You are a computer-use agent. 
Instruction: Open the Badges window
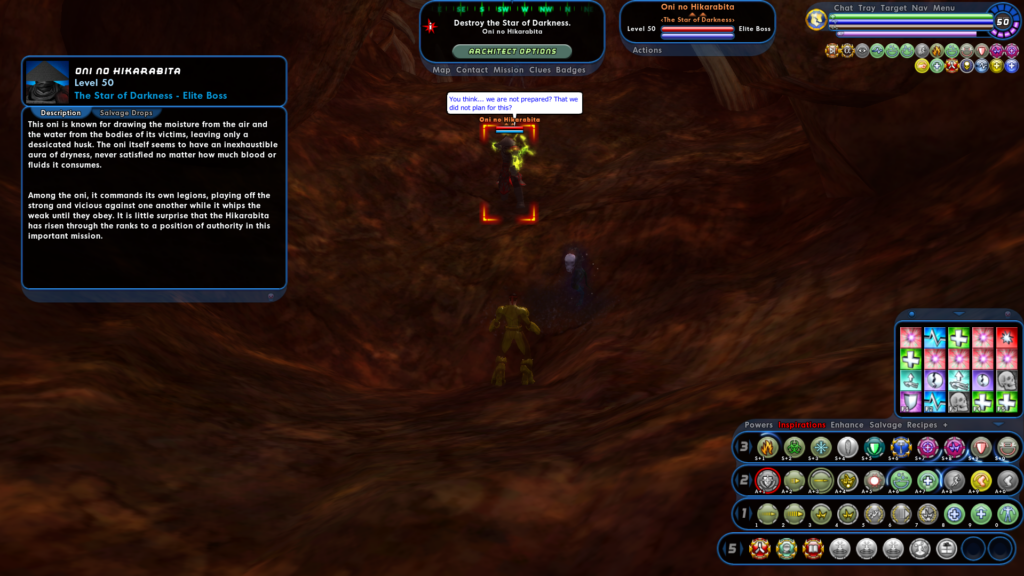pos(571,70)
